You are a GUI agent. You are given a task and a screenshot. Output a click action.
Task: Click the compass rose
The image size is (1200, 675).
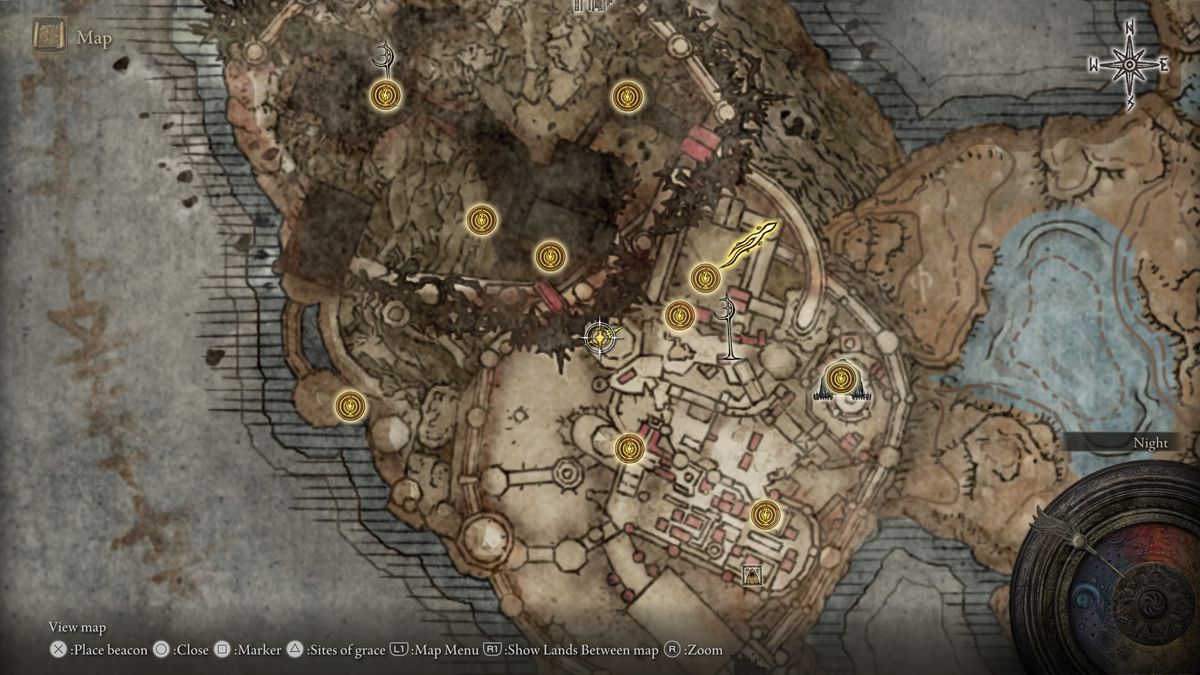[x=1129, y=66]
